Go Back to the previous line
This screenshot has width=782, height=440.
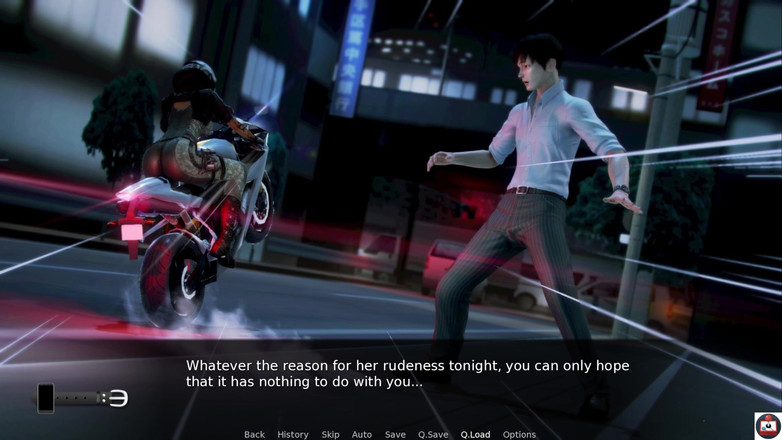pyautogui.click(x=254, y=434)
